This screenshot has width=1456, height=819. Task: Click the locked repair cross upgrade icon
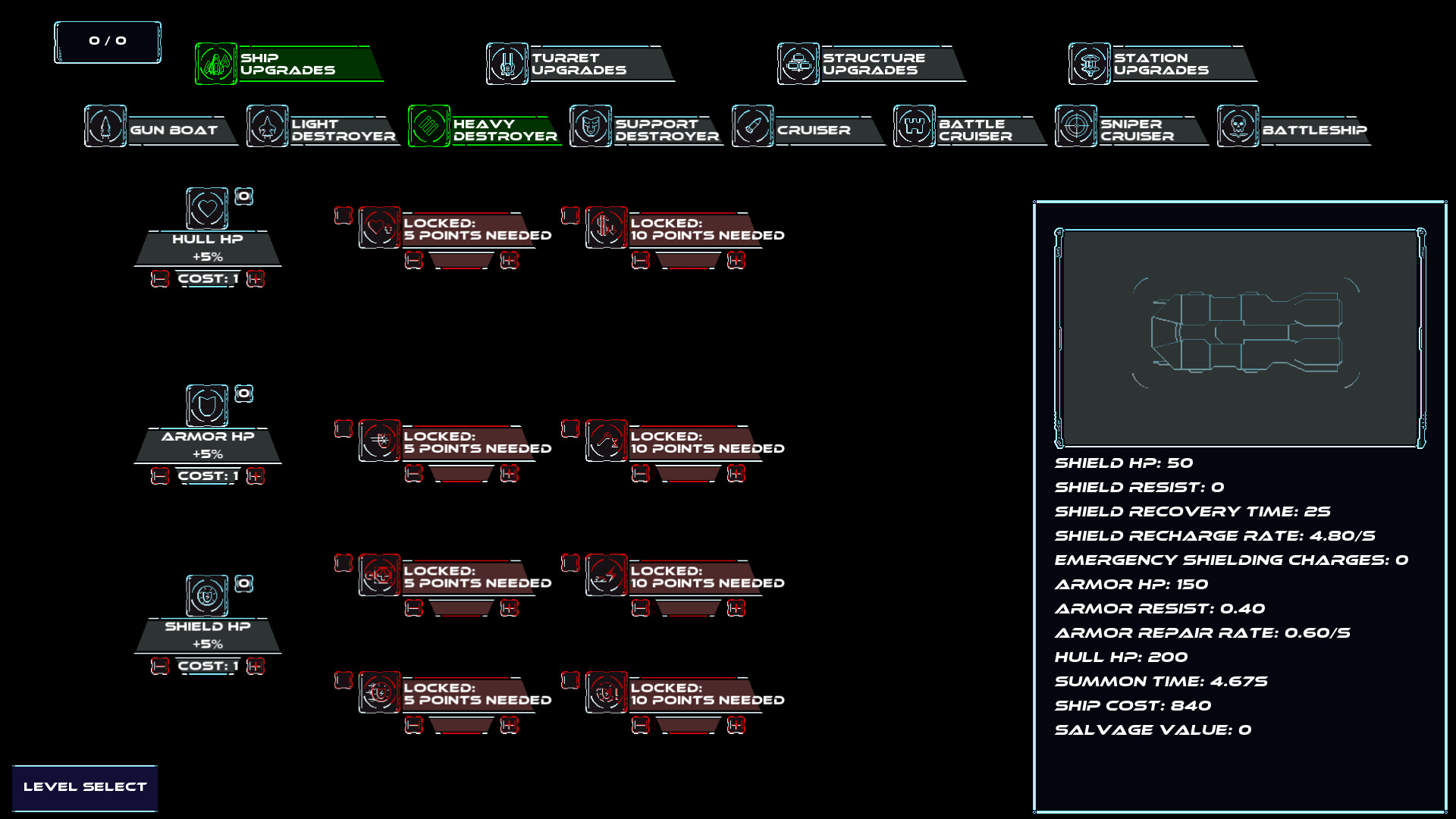(x=380, y=576)
